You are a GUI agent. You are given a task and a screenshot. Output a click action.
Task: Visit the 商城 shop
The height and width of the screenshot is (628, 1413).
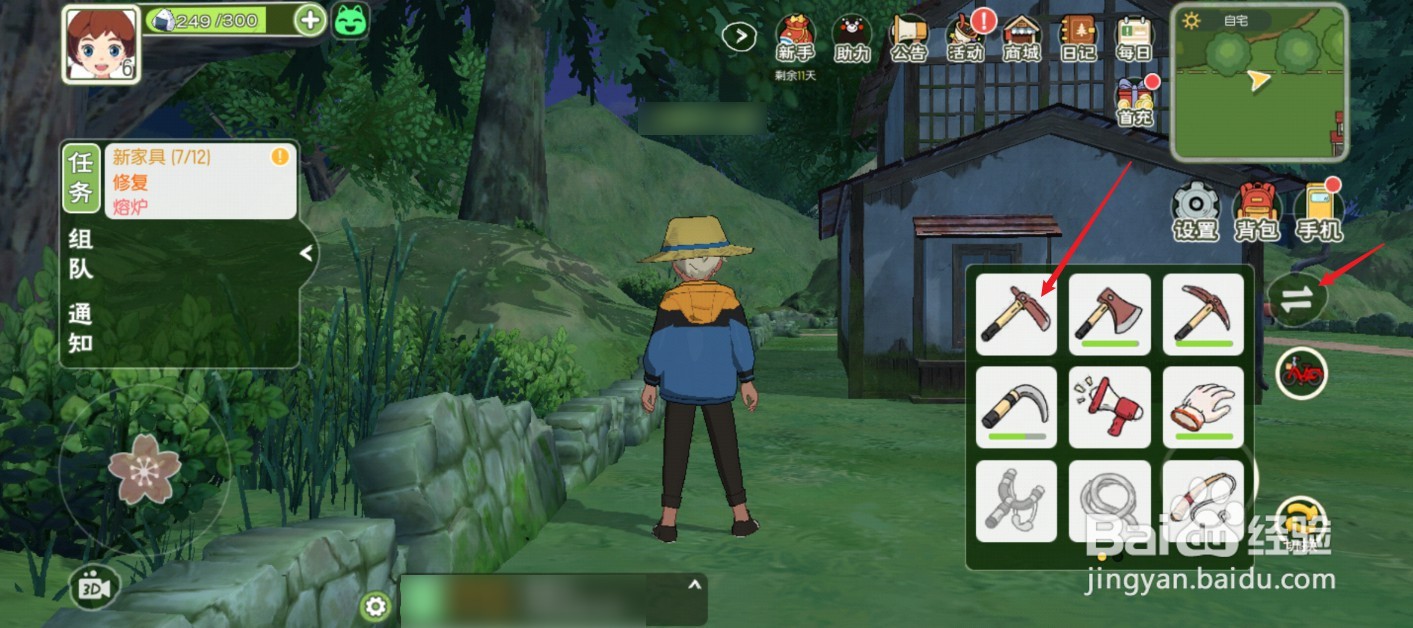(1022, 40)
